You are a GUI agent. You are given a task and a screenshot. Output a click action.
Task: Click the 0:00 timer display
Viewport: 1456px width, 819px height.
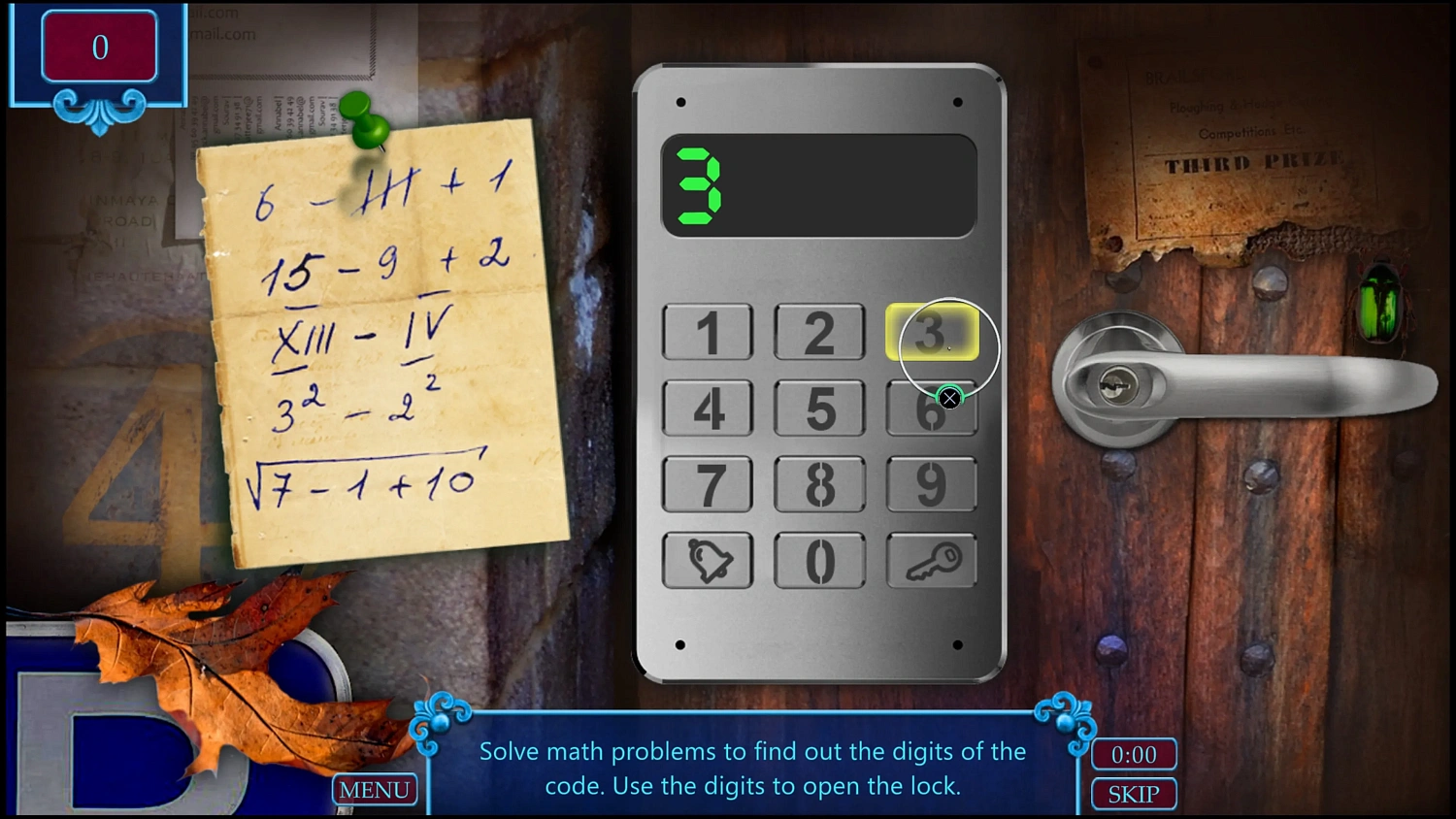[x=1133, y=754]
